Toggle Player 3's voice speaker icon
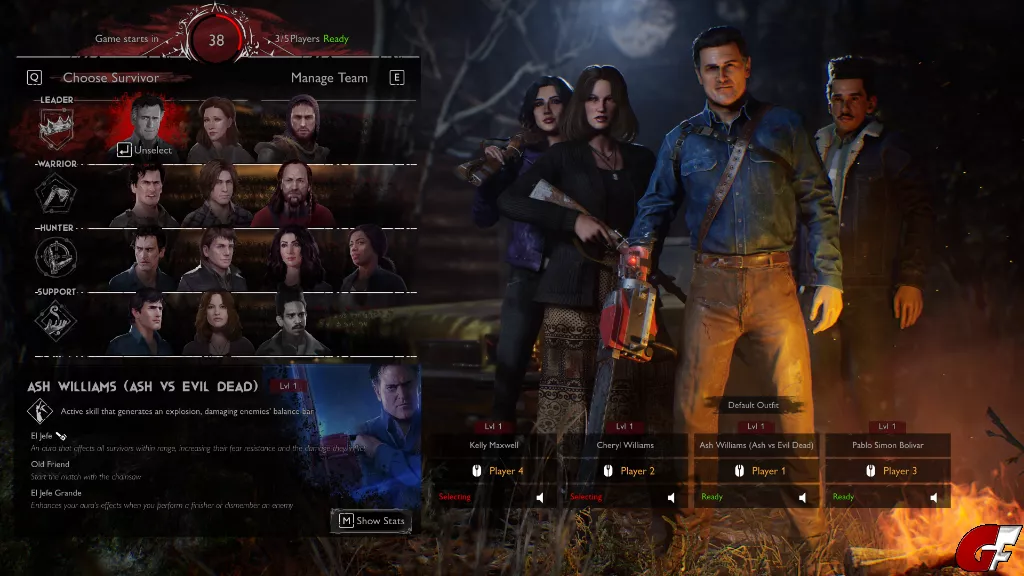Viewport: 1024px width, 576px height. (934, 497)
